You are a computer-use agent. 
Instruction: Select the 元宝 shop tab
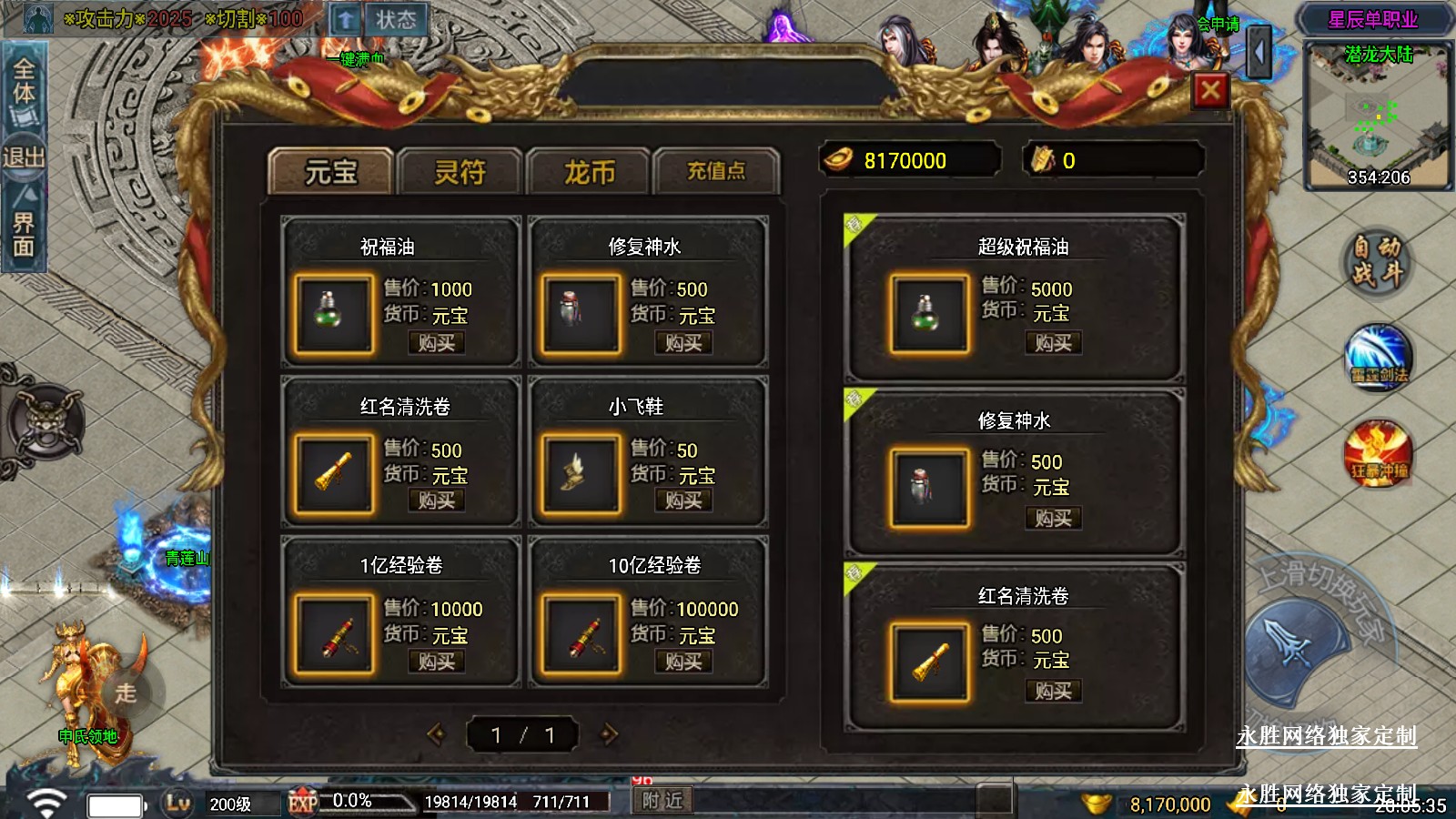331,171
